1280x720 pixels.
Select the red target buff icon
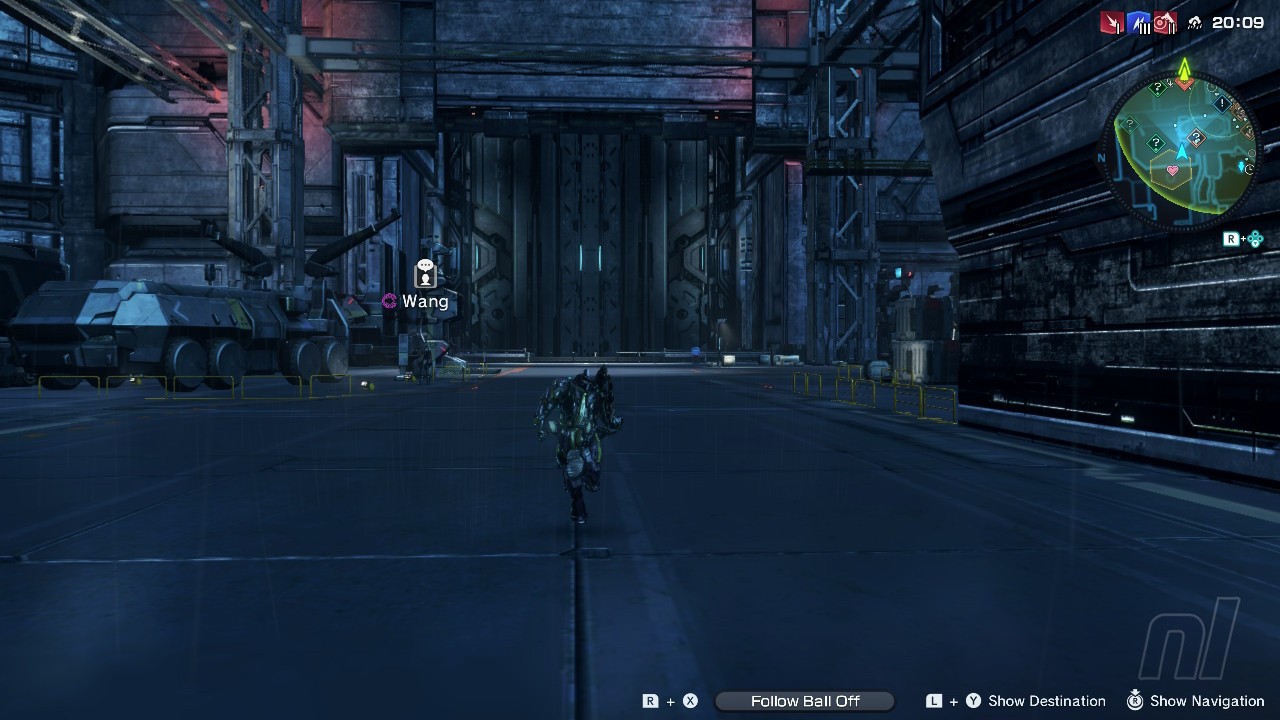tap(1165, 22)
